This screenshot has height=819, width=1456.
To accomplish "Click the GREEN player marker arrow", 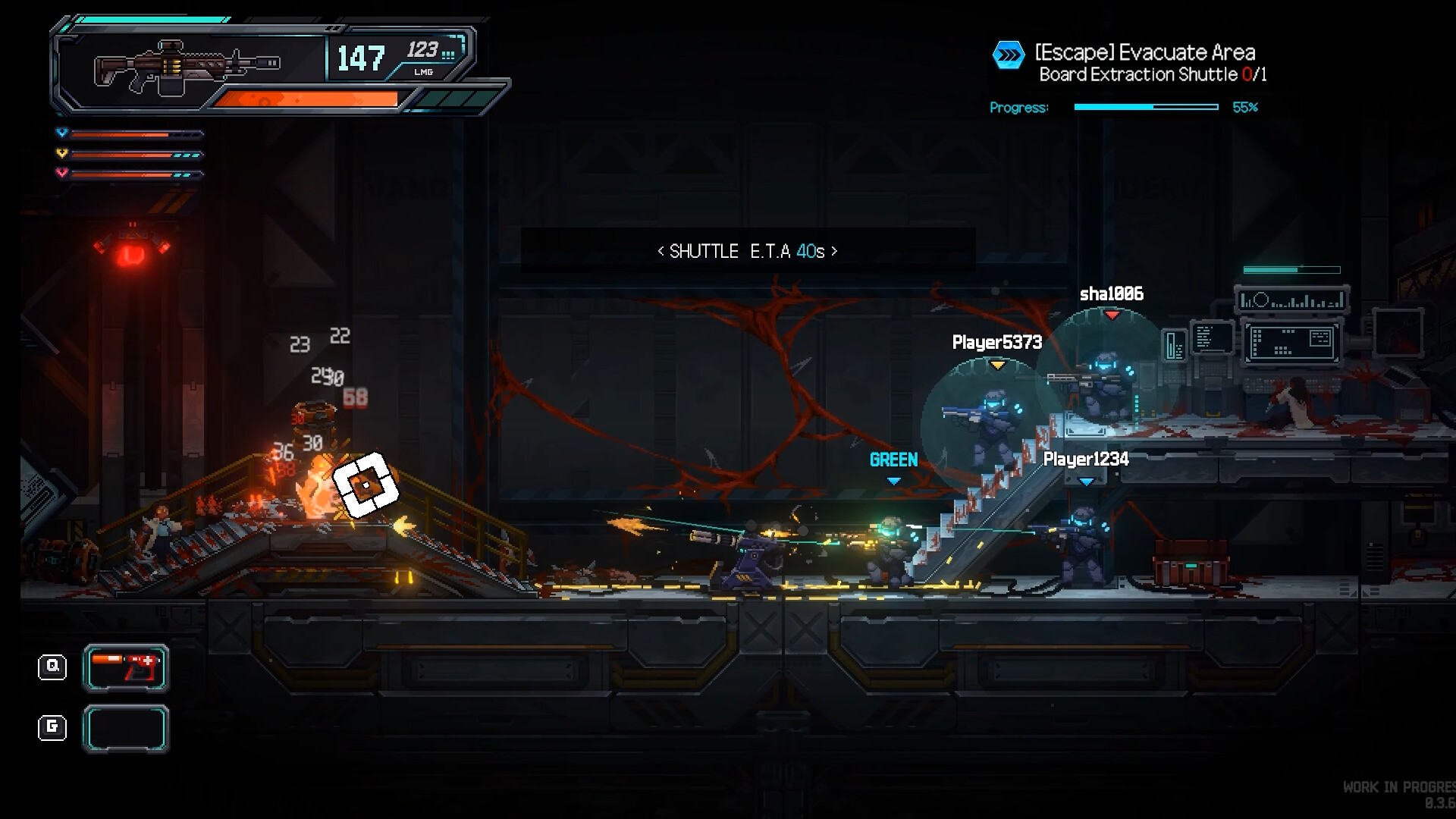I will (x=893, y=479).
